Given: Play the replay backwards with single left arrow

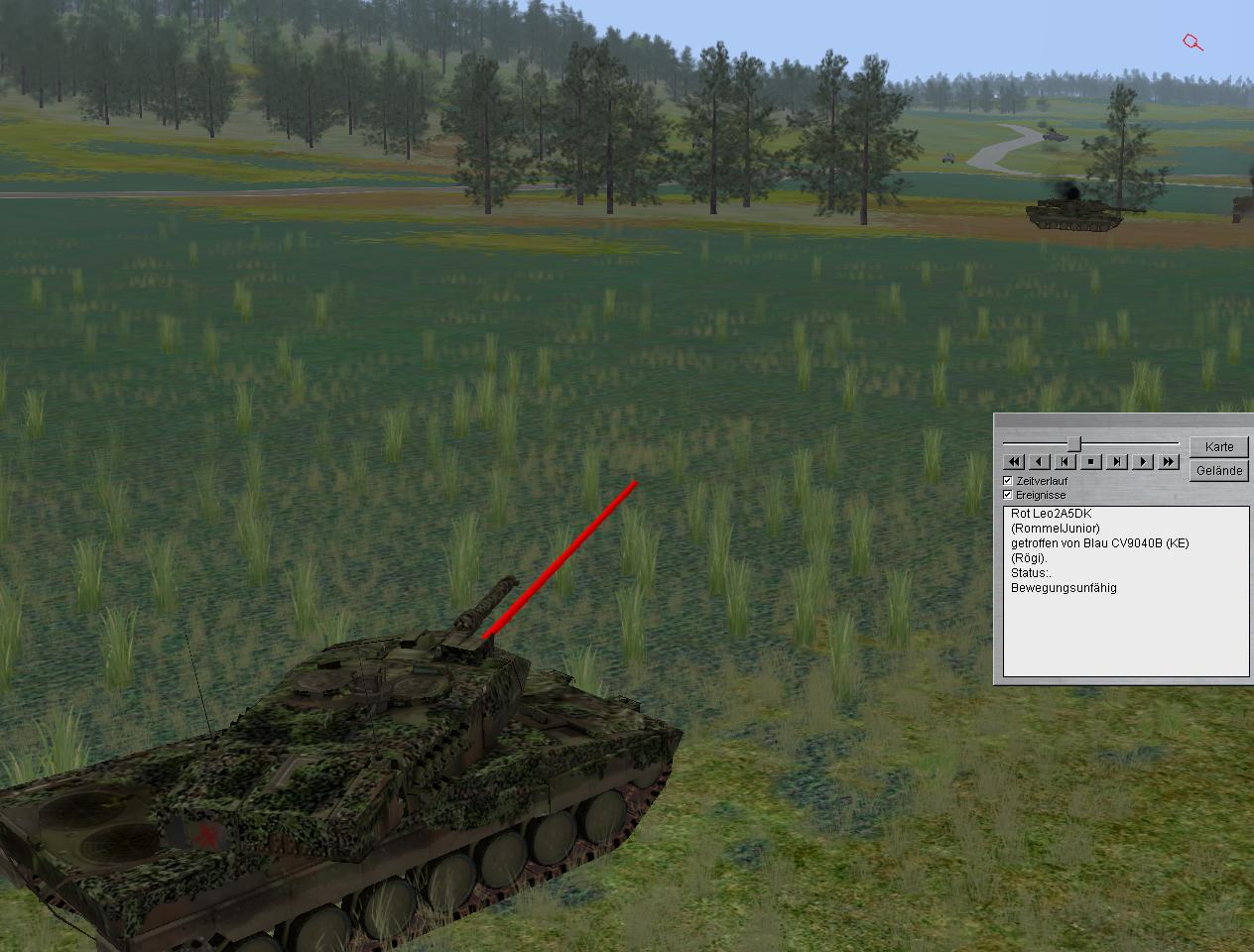Looking at the screenshot, I should (1039, 462).
